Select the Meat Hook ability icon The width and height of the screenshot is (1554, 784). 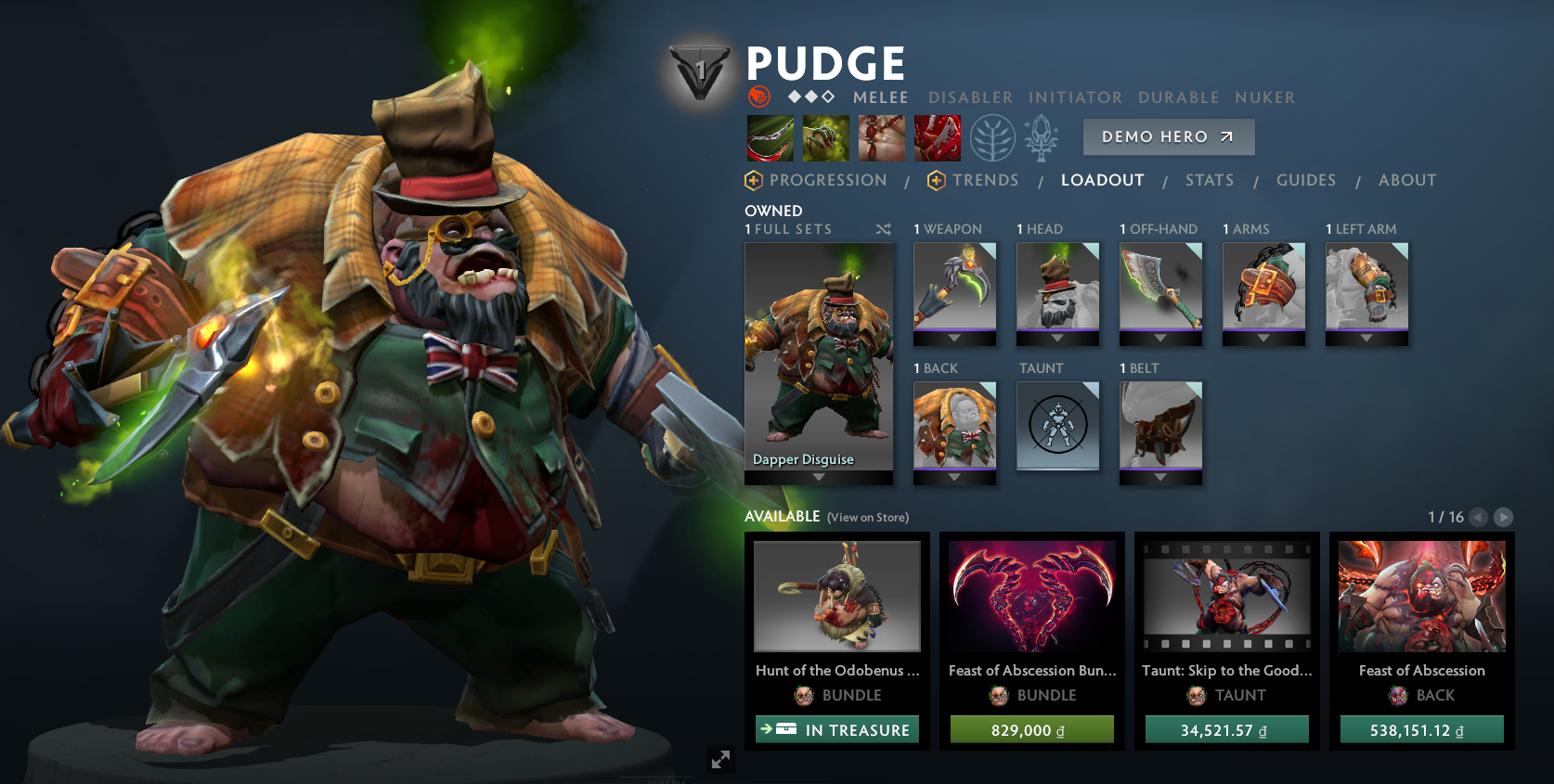coord(771,137)
